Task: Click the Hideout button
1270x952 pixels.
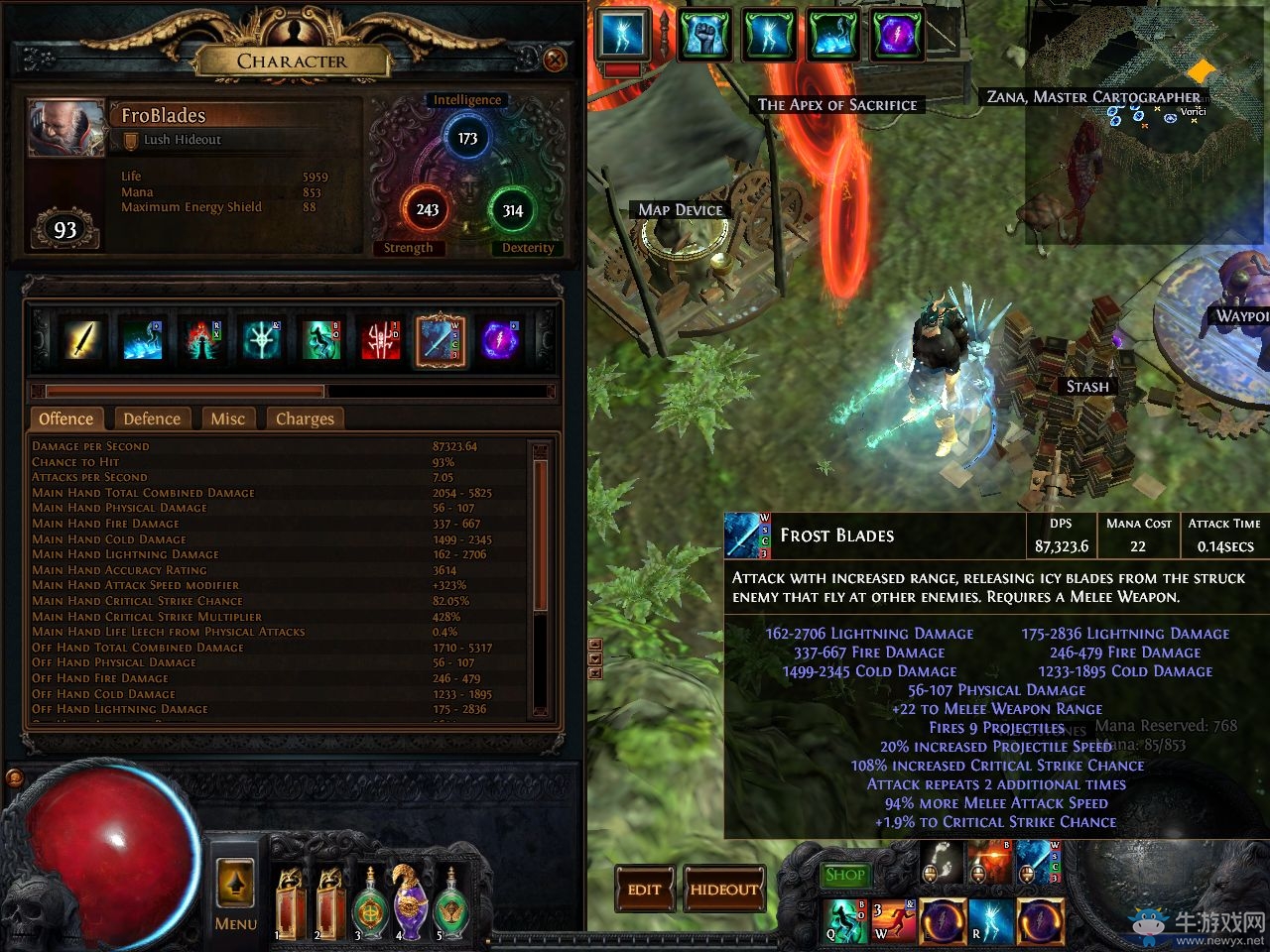Action: [x=723, y=890]
